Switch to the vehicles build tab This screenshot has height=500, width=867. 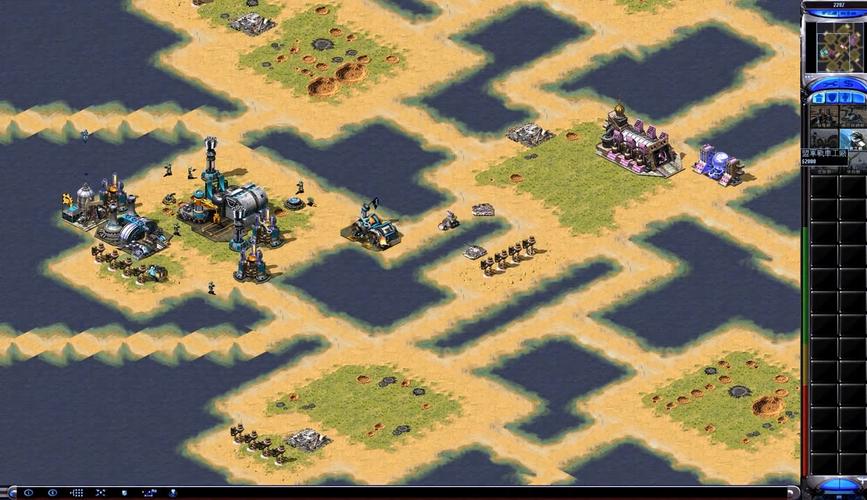pyautogui.click(x=856, y=97)
